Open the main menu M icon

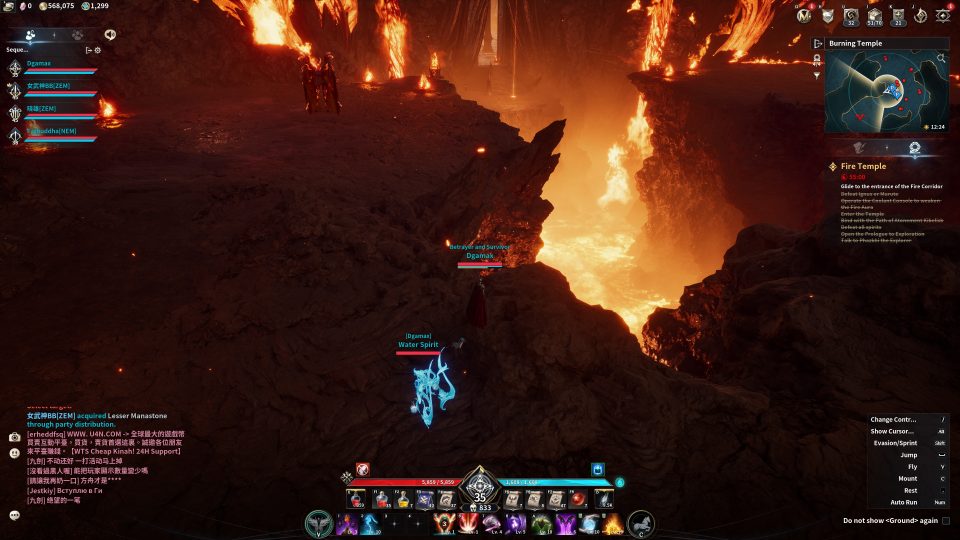click(805, 15)
